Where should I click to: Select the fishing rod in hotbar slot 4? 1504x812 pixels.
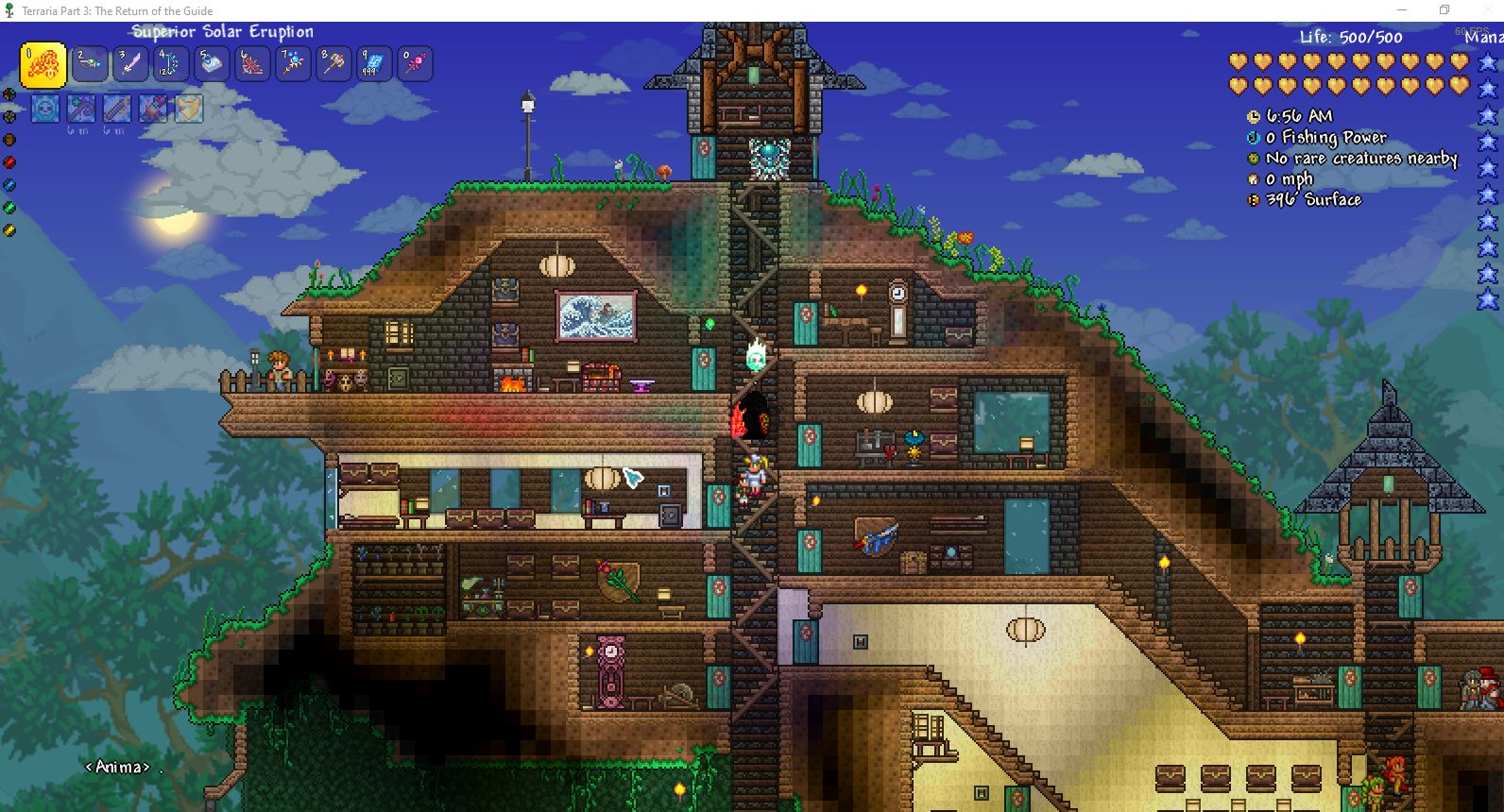pyautogui.click(x=170, y=63)
